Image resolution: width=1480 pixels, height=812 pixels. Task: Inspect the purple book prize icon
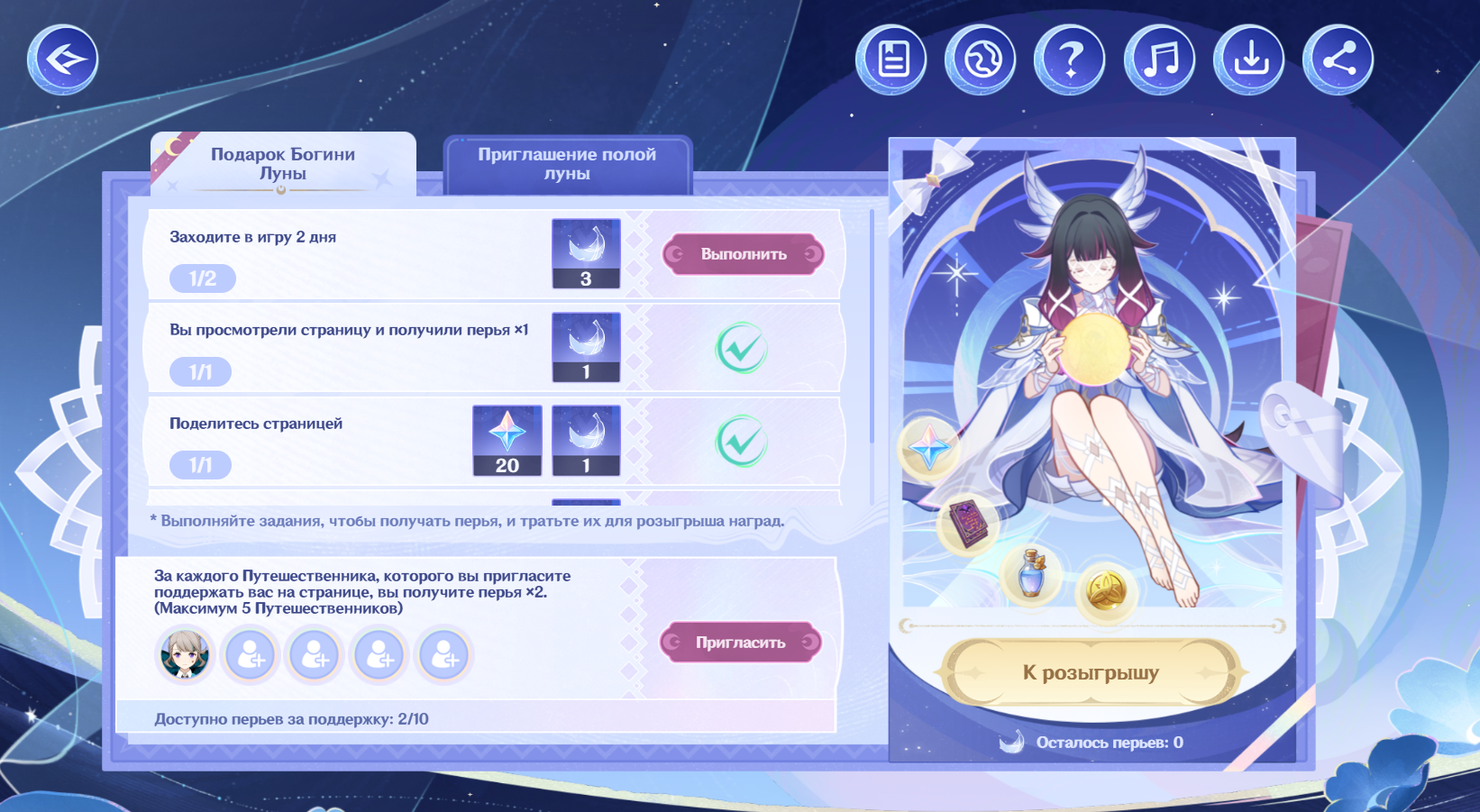[968, 525]
